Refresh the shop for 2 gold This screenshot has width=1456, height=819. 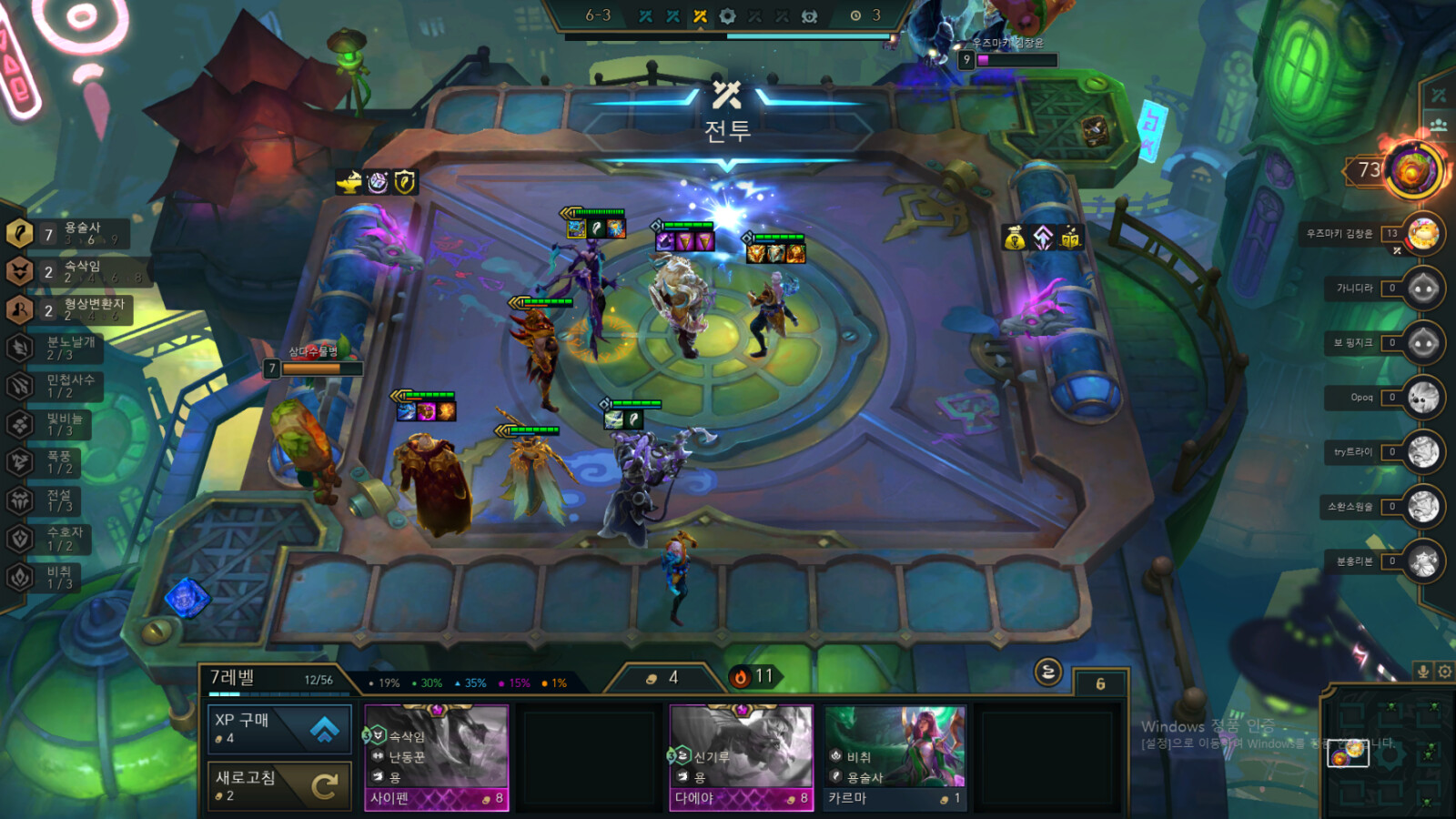[x=279, y=784]
